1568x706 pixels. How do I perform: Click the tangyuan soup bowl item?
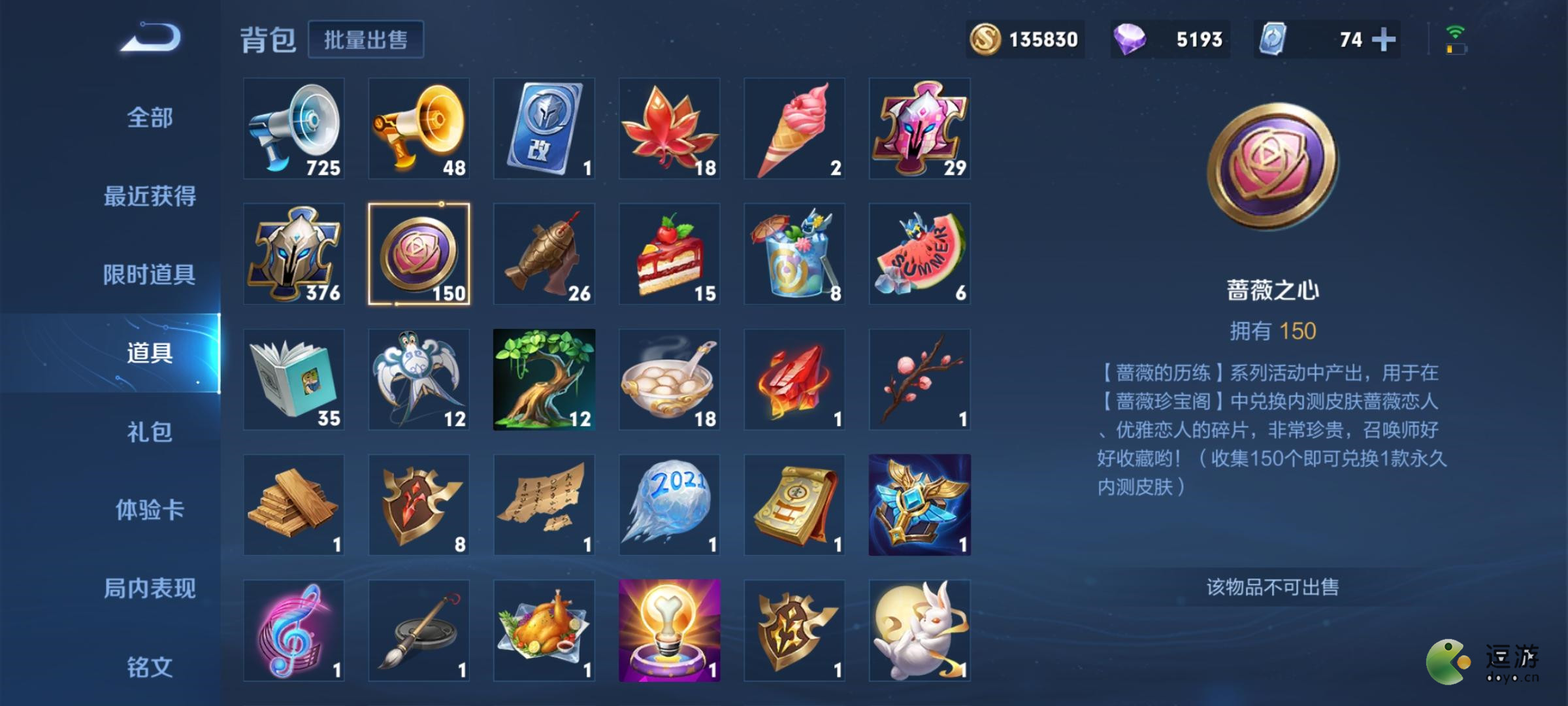[669, 379]
